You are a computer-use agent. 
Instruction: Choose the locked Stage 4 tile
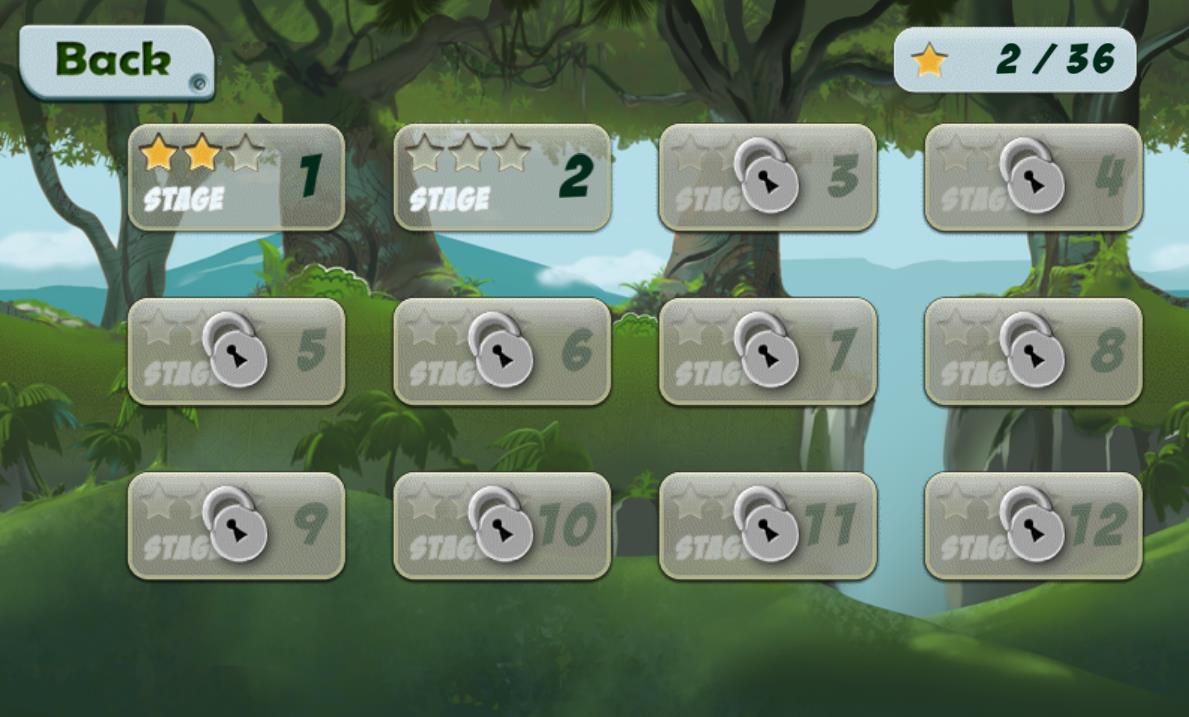[1033, 178]
